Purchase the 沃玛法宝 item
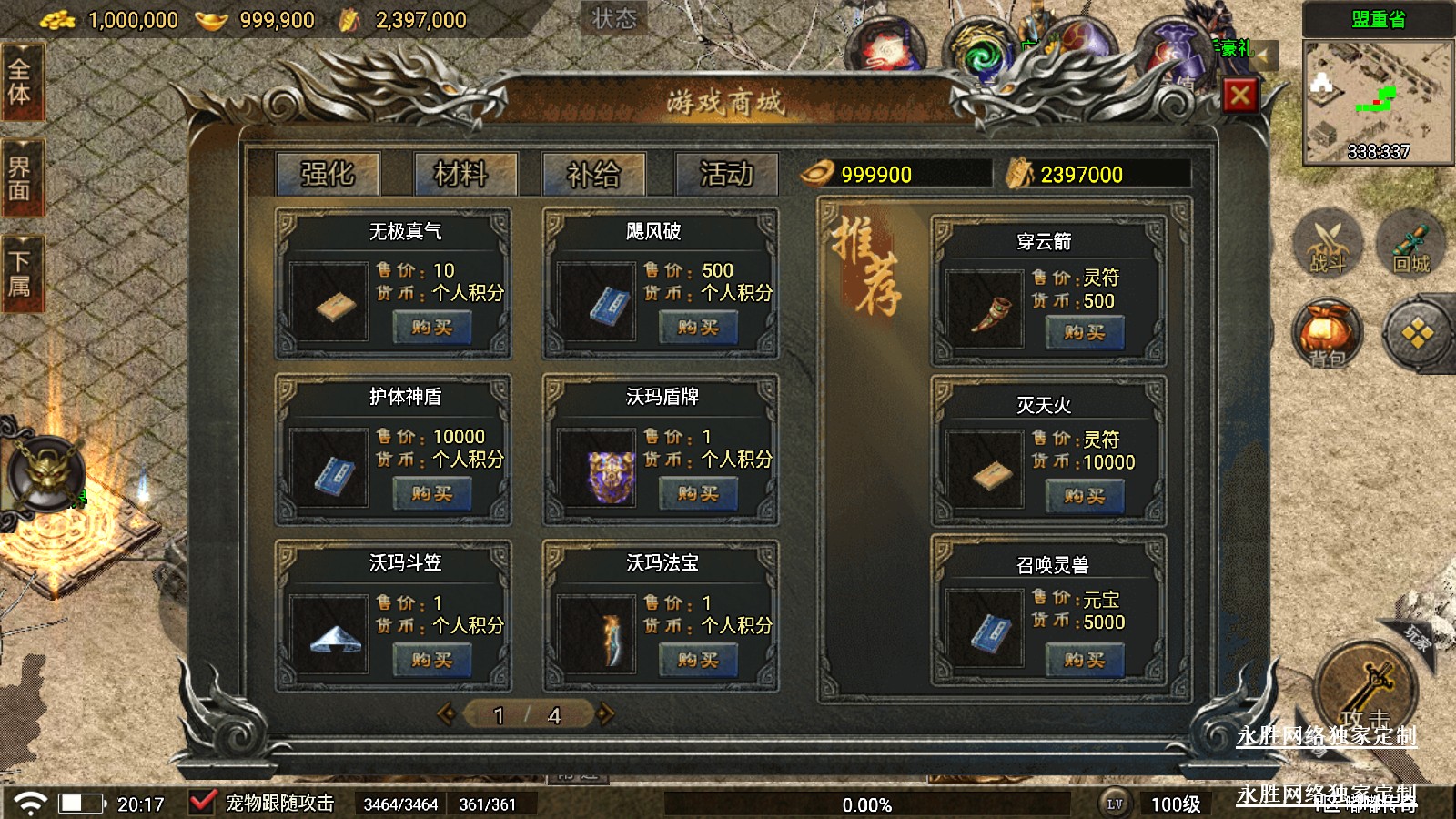1456x819 pixels. click(x=698, y=661)
